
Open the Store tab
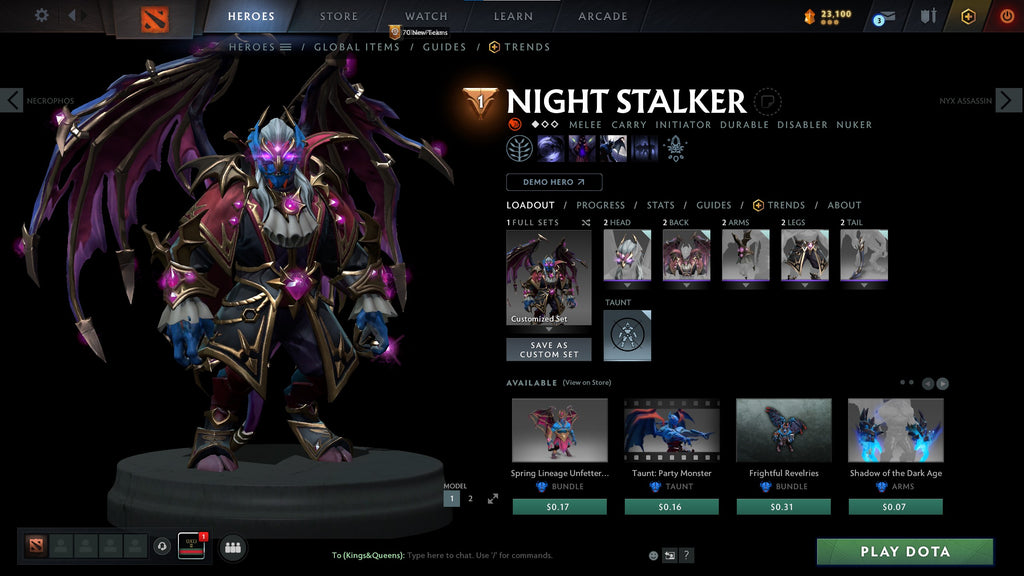tap(339, 16)
